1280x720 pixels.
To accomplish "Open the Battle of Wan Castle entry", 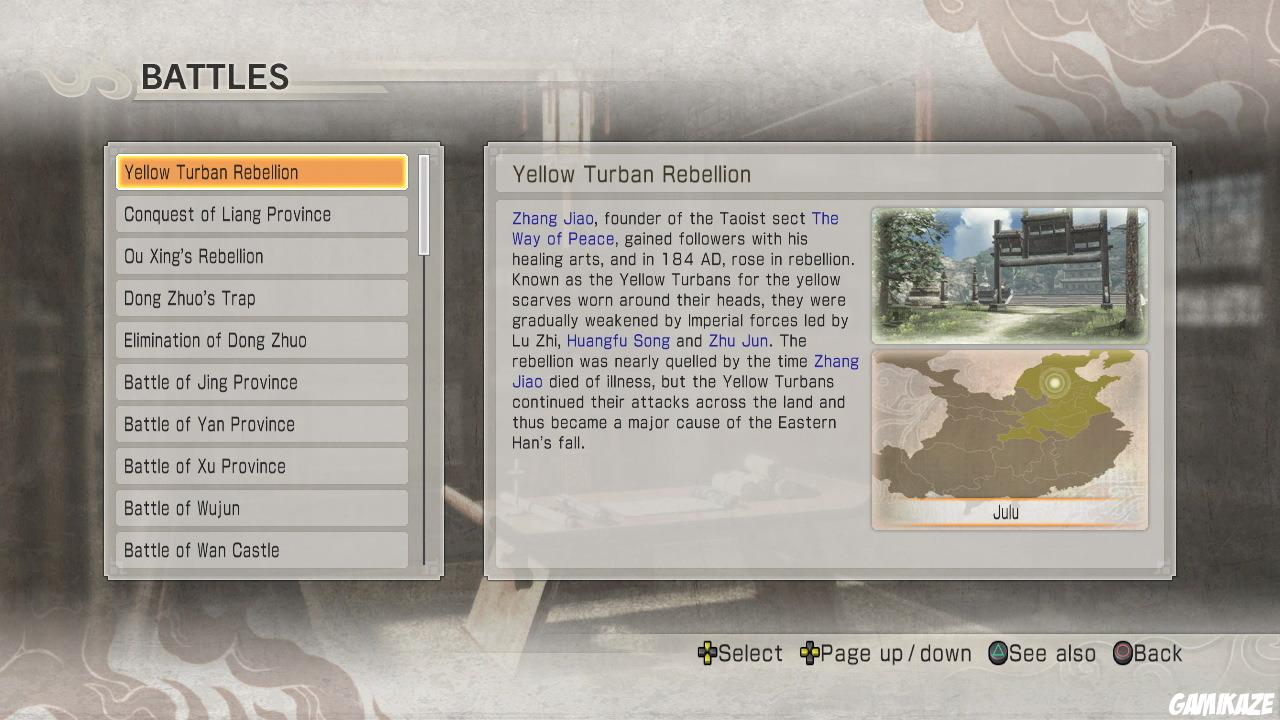I will tap(261, 550).
